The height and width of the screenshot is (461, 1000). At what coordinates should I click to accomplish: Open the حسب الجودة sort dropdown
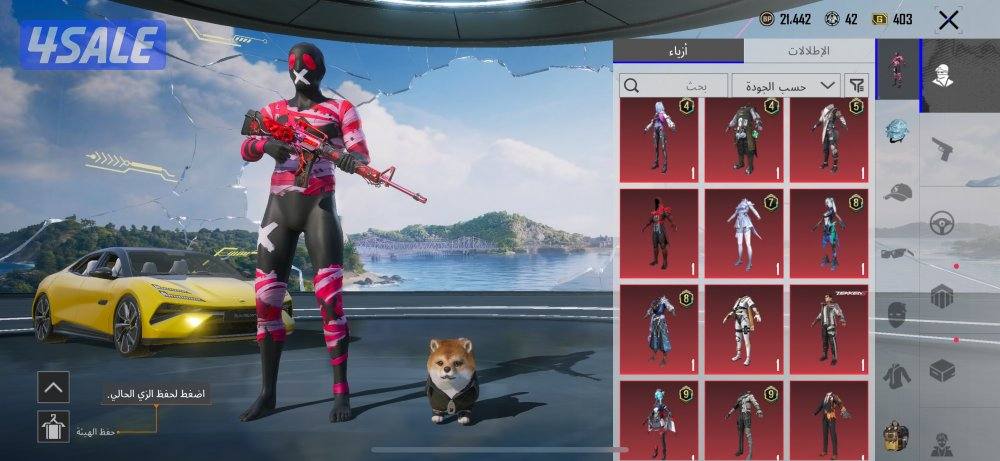coord(786,85)
